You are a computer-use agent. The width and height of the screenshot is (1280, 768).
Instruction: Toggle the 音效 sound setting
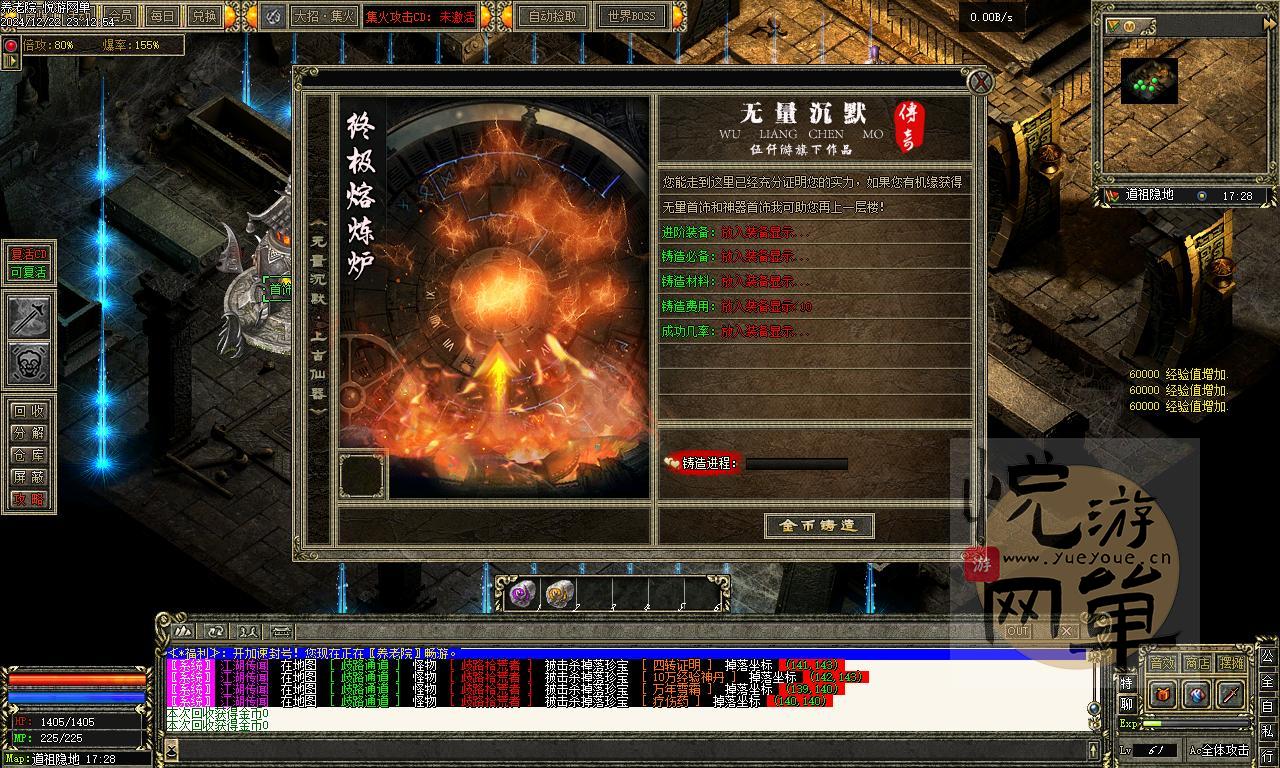pos(1161,663)
